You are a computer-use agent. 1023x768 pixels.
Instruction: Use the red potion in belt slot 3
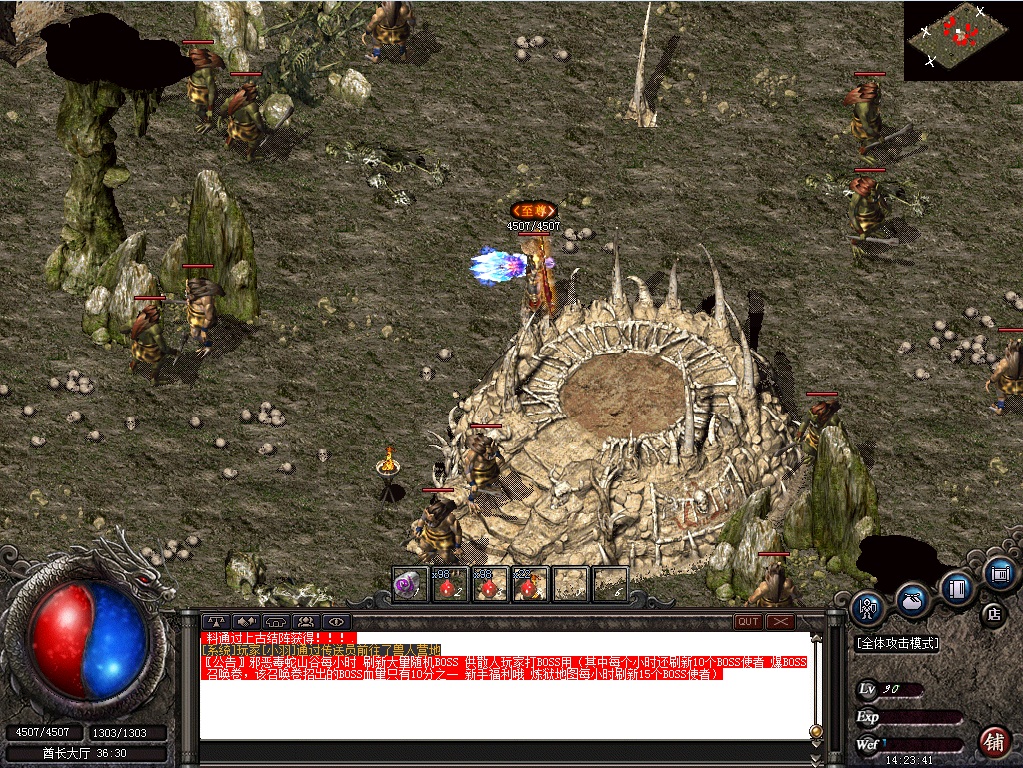(x=488, y=584)
